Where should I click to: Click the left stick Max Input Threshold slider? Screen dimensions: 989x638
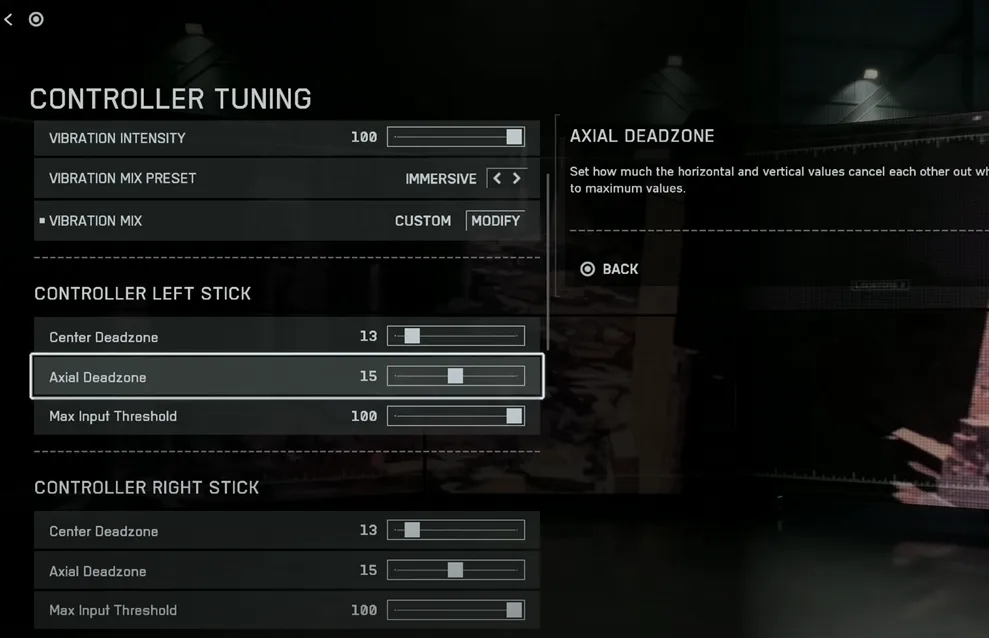pyautogui.click(x=456, y=416)
